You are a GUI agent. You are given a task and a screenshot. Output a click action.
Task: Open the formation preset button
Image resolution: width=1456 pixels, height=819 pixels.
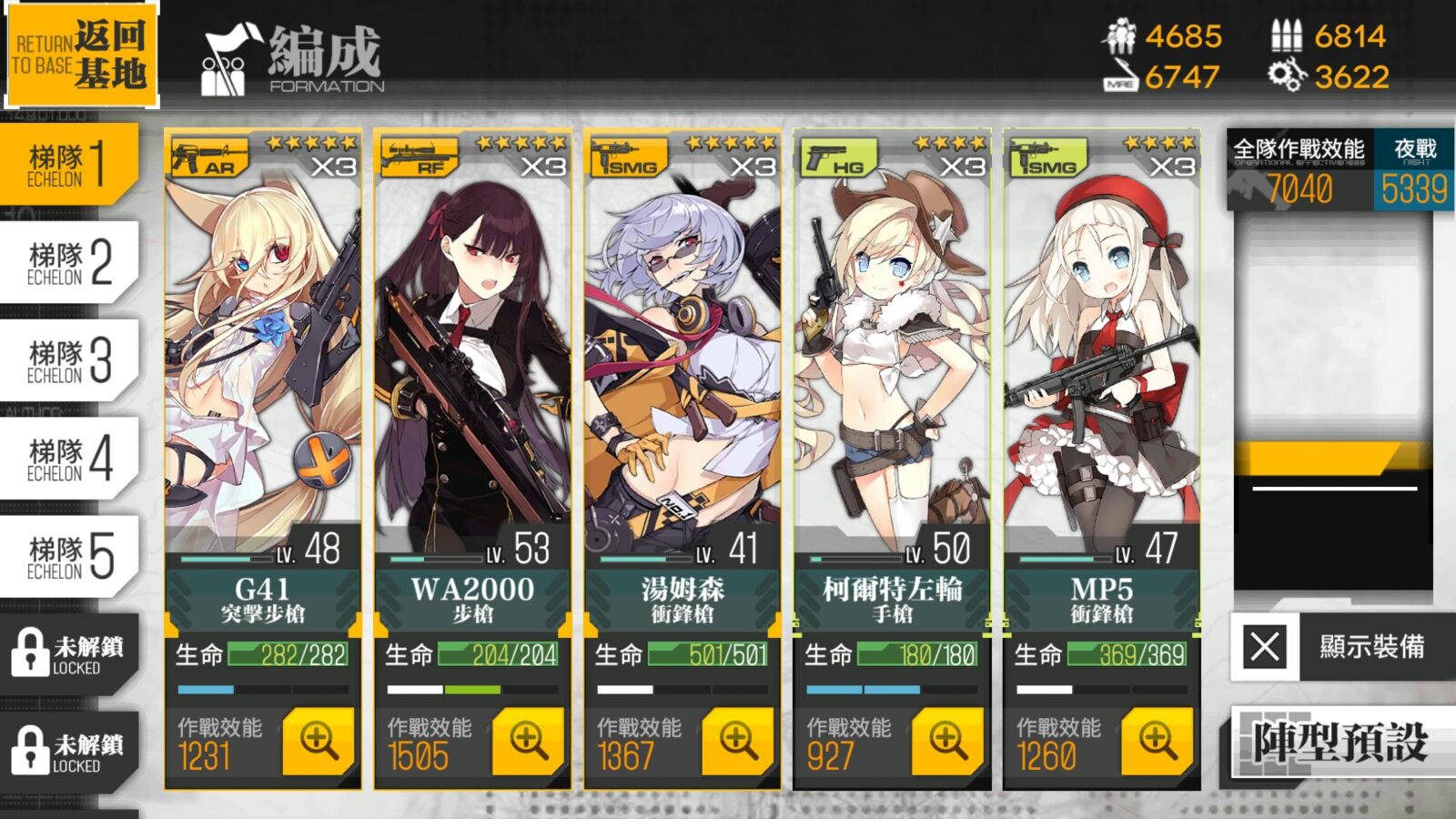1340,743
